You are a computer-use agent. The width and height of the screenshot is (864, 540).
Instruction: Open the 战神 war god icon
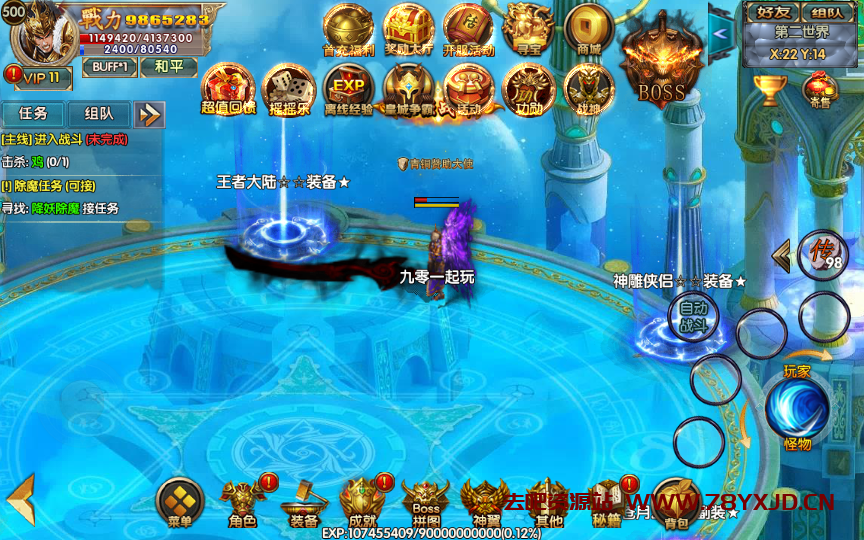coord(589,88)
